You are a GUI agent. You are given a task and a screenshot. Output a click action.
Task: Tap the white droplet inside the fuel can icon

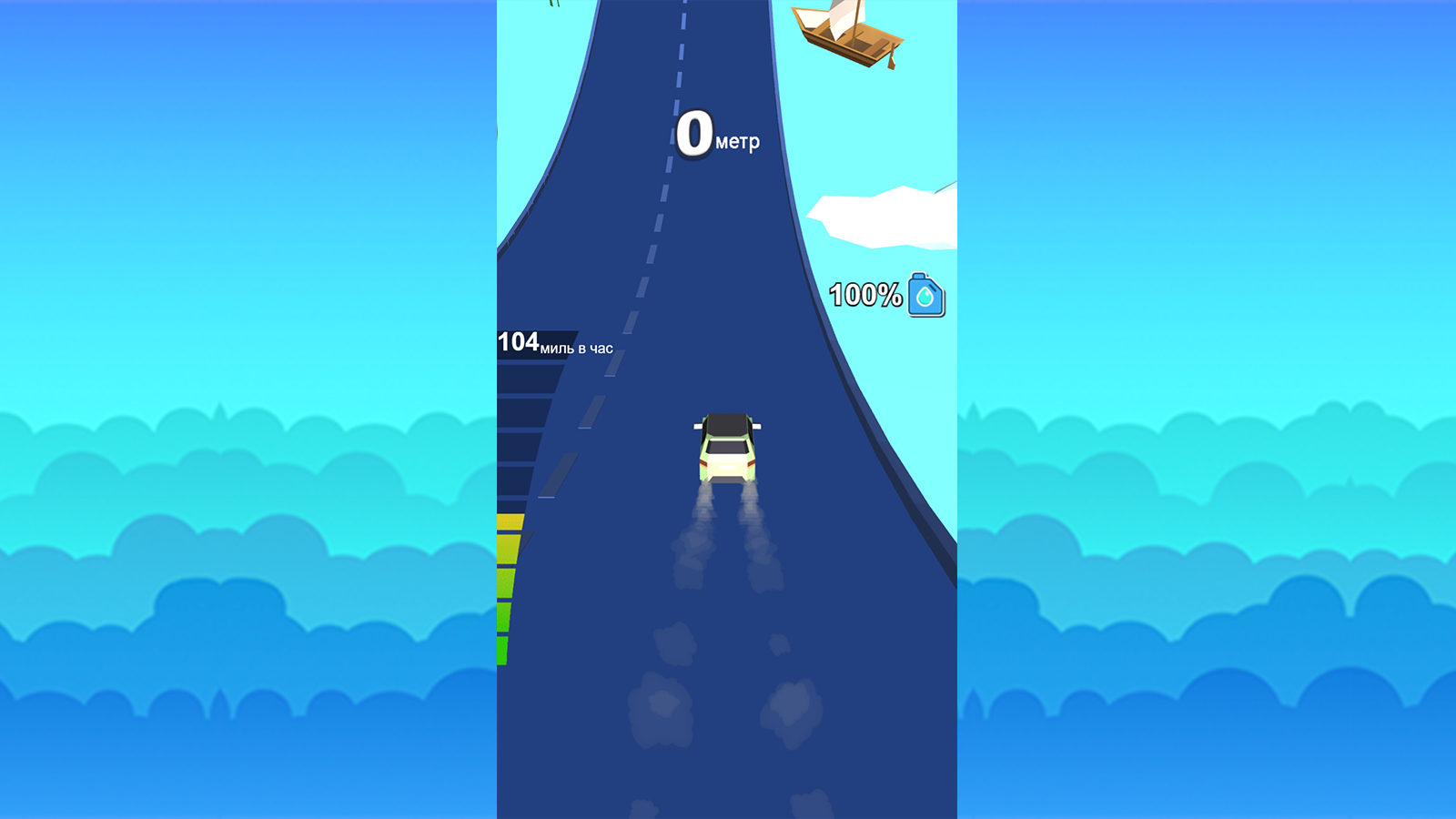(924, 297)
